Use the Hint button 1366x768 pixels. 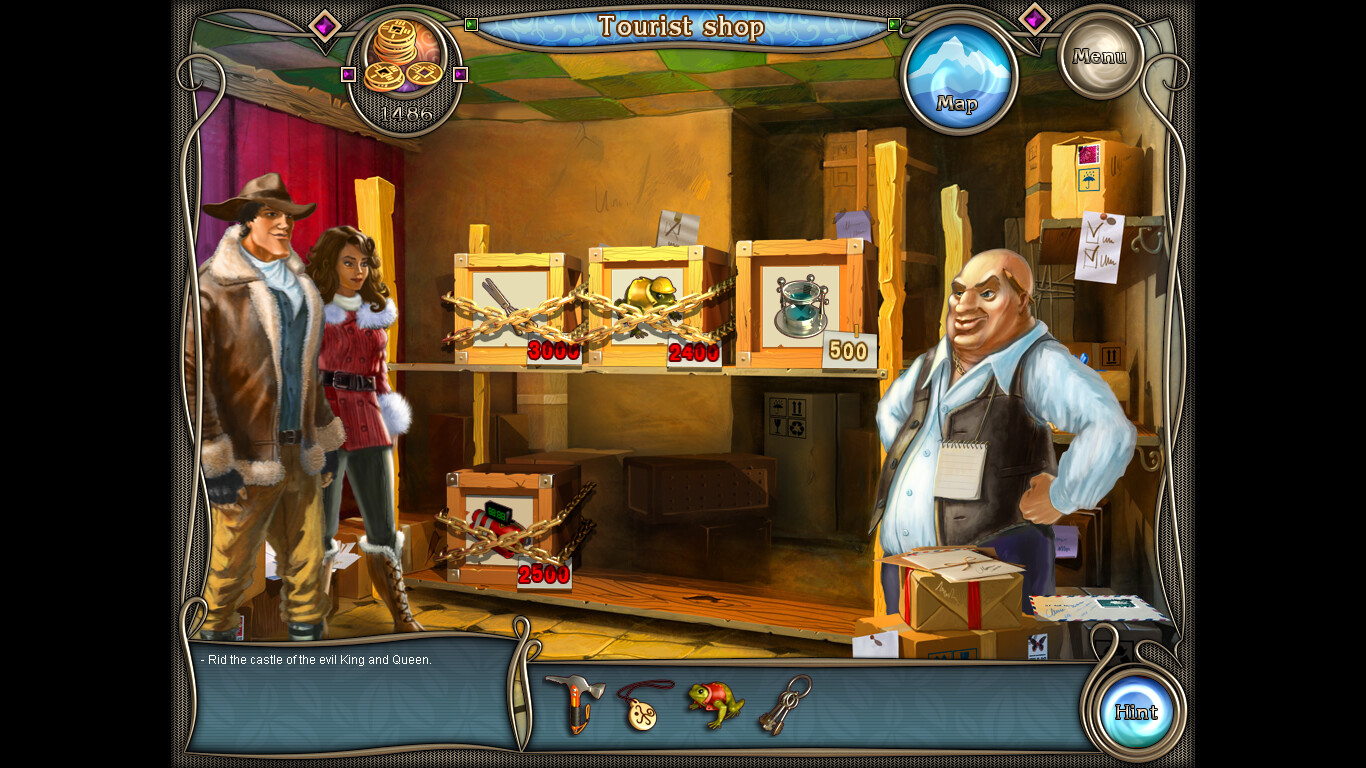pos(1136,712)
